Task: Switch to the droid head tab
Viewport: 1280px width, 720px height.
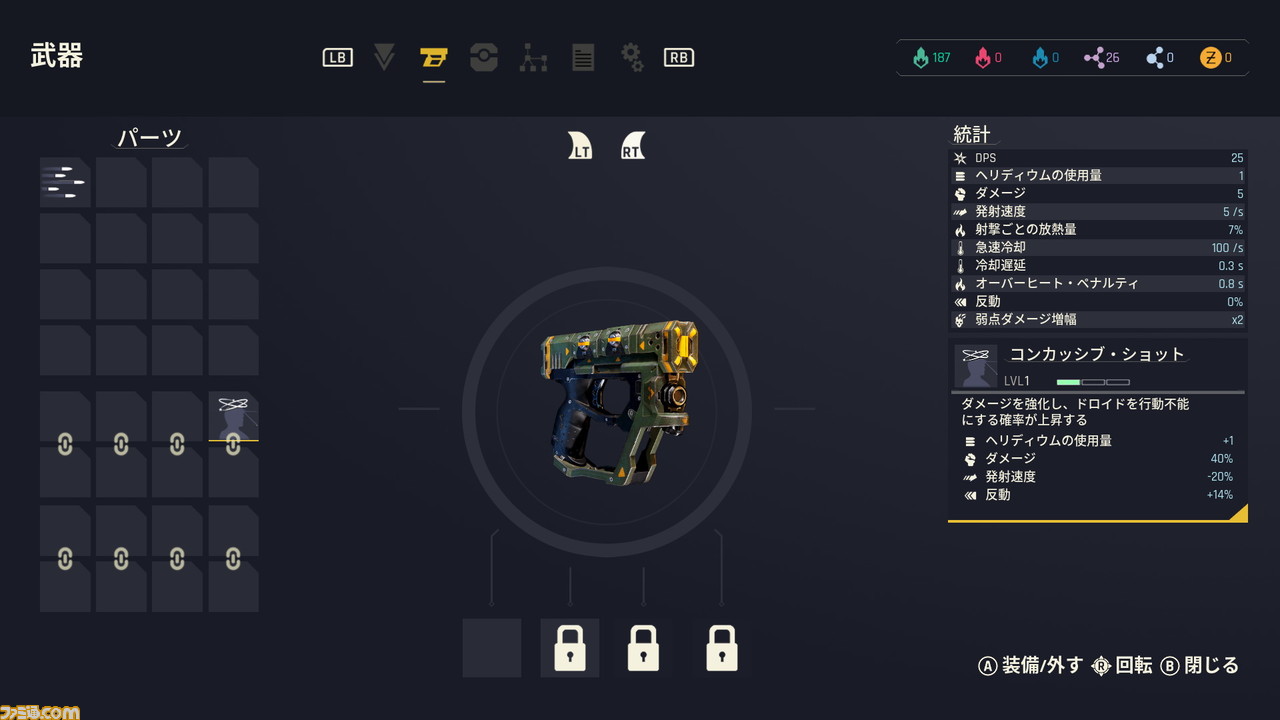Action: 484,58
